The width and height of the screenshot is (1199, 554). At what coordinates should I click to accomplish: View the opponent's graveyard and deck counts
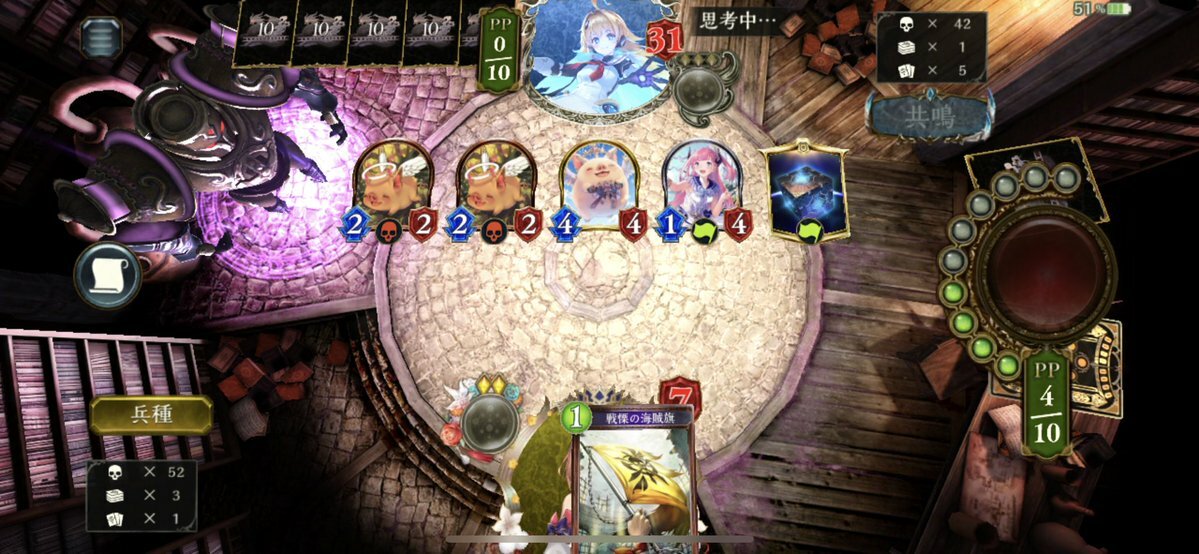pos(931,46)
